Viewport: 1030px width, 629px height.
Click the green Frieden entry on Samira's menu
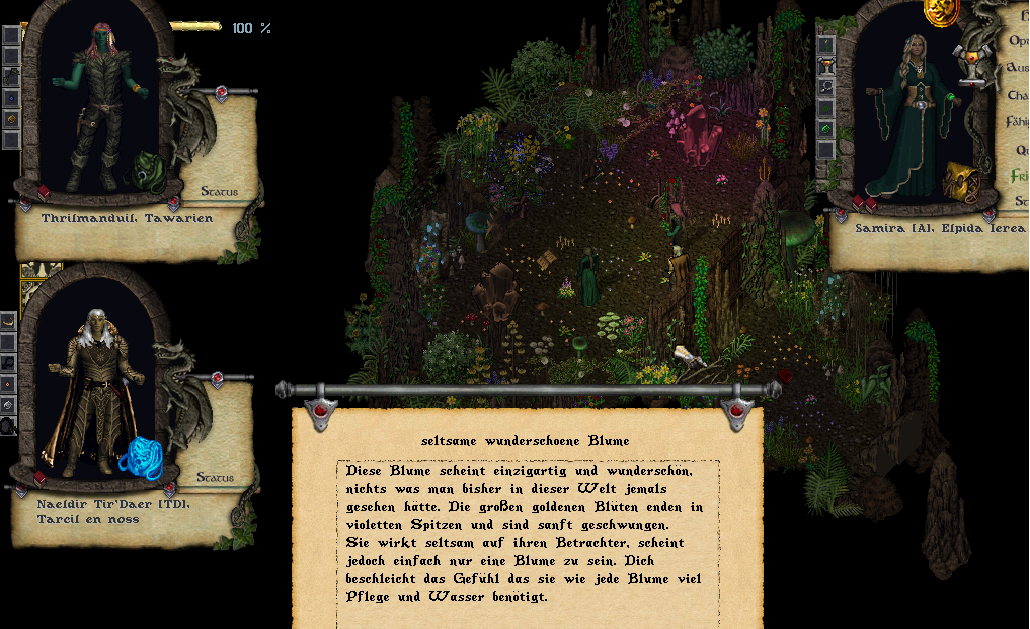[1019, 175]
